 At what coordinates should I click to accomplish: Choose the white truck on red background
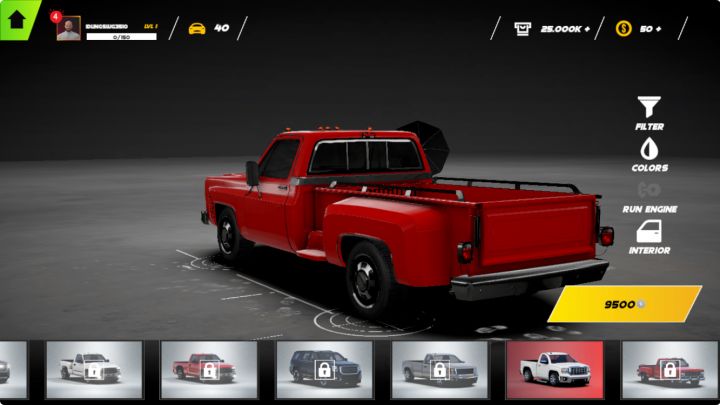click(x=554, y=369)
